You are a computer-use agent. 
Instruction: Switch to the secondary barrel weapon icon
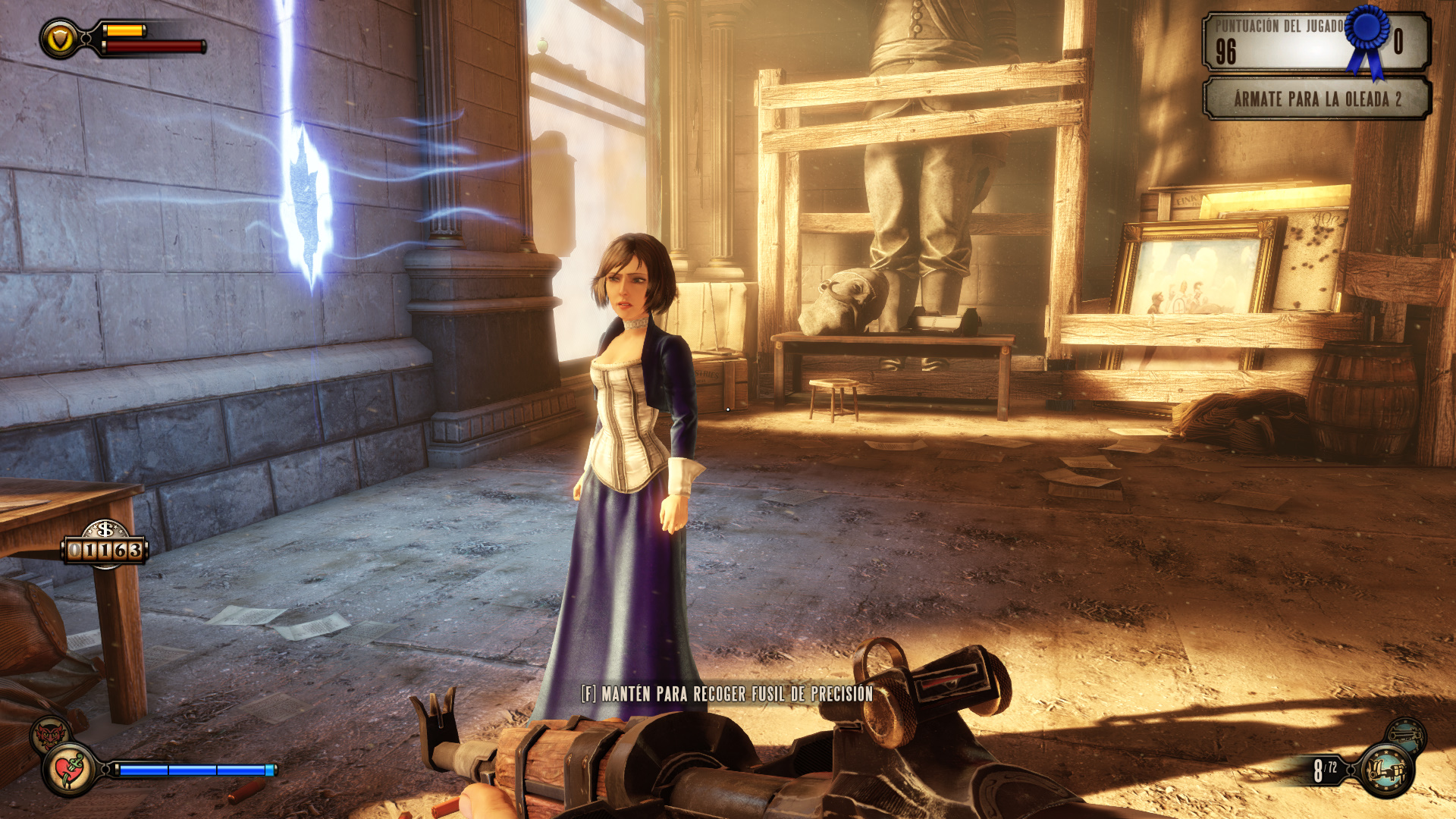point(1406,734)
